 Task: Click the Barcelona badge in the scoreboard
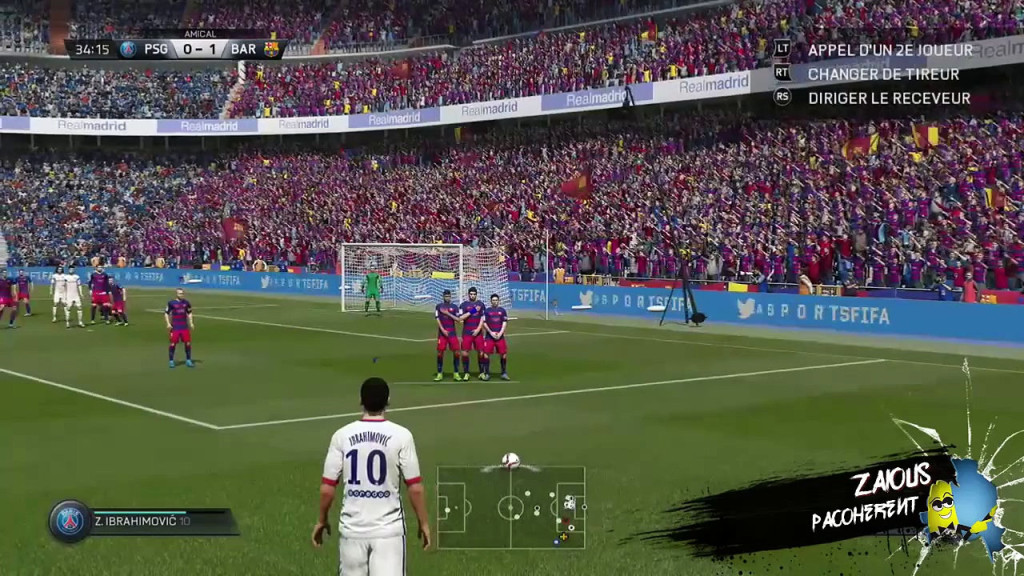click(271, 49)
